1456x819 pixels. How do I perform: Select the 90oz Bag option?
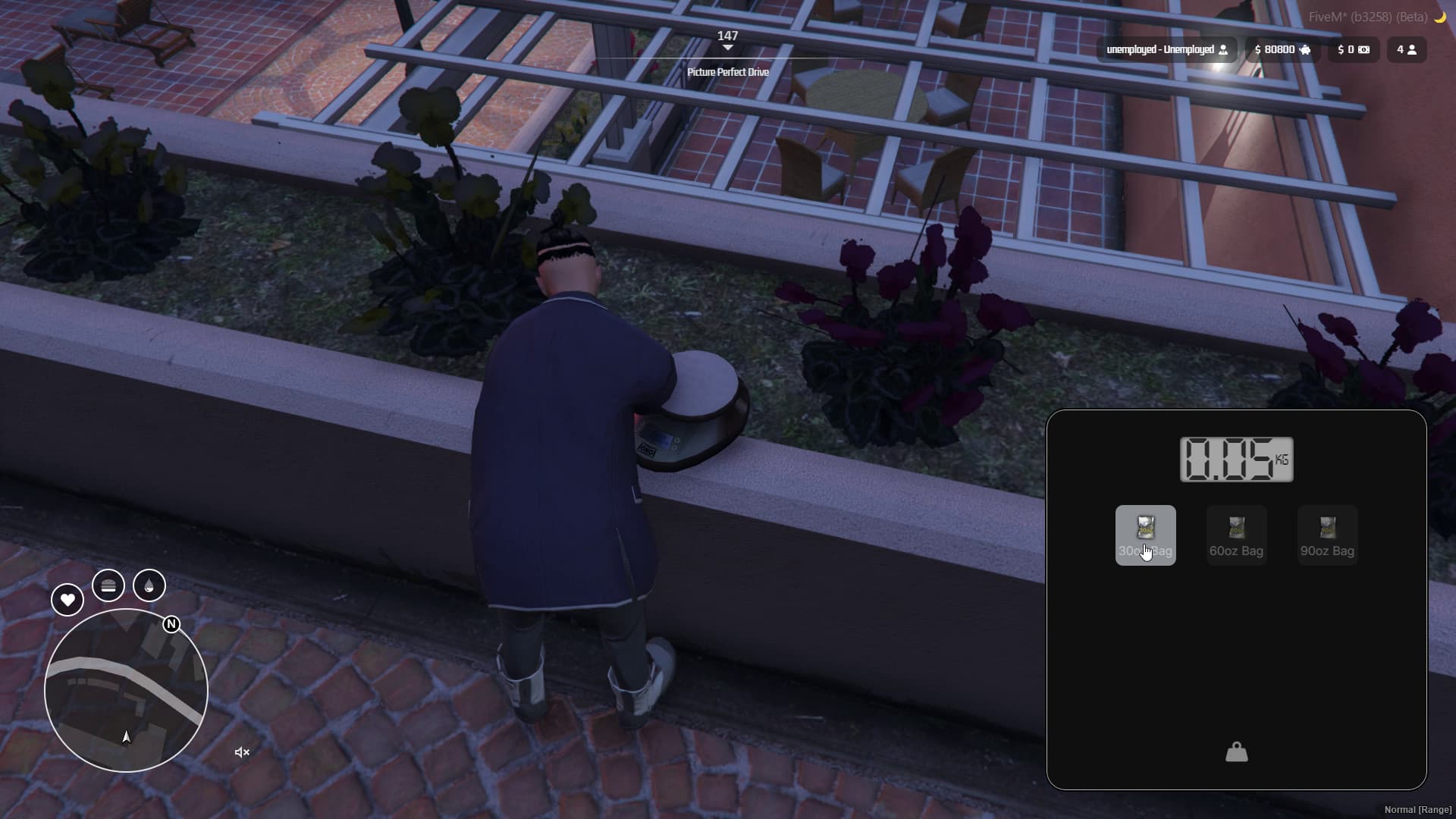1326,535
